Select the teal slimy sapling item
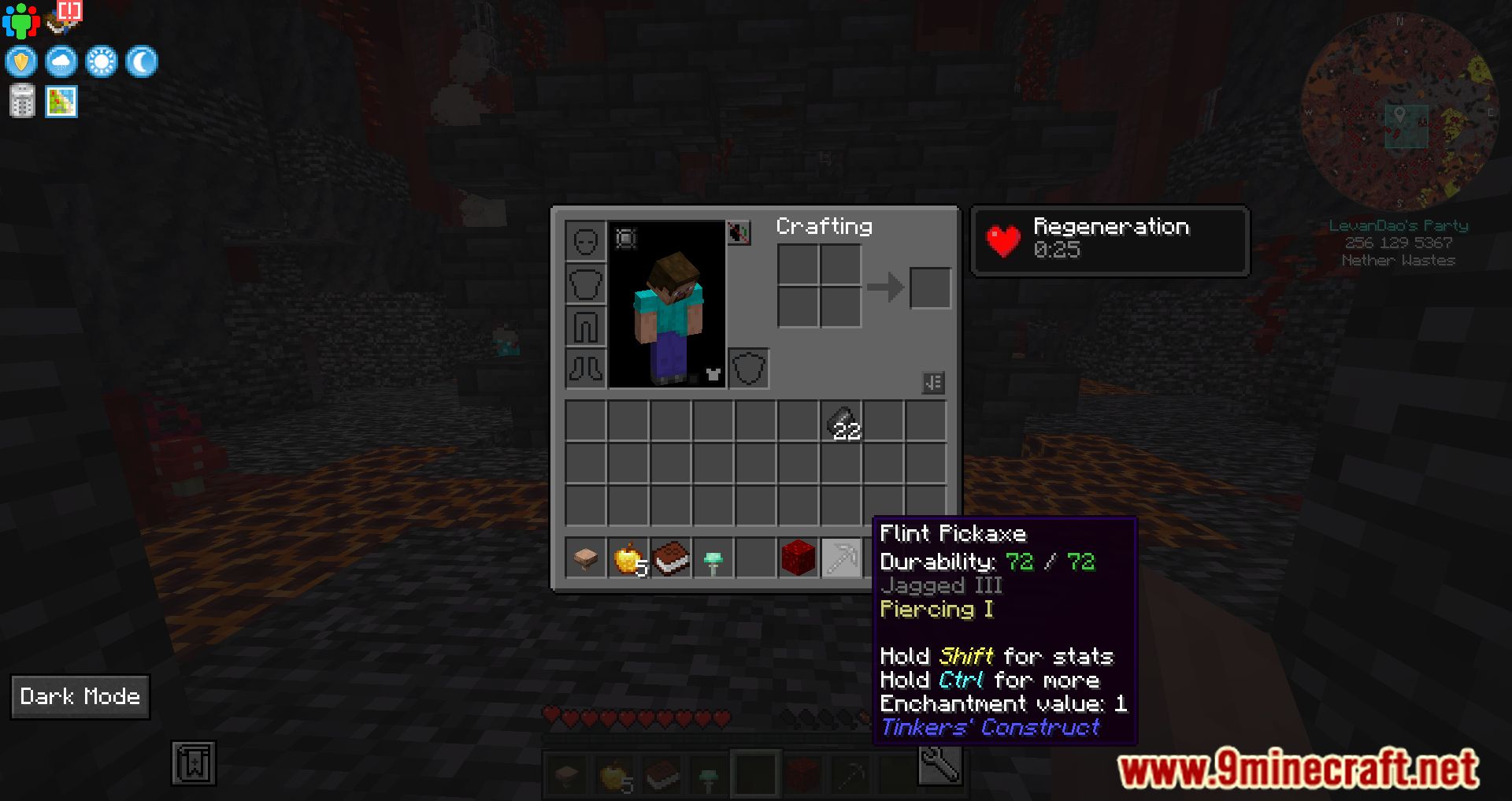The height and width of the screenshot is (801, 1512). [713, 559]
